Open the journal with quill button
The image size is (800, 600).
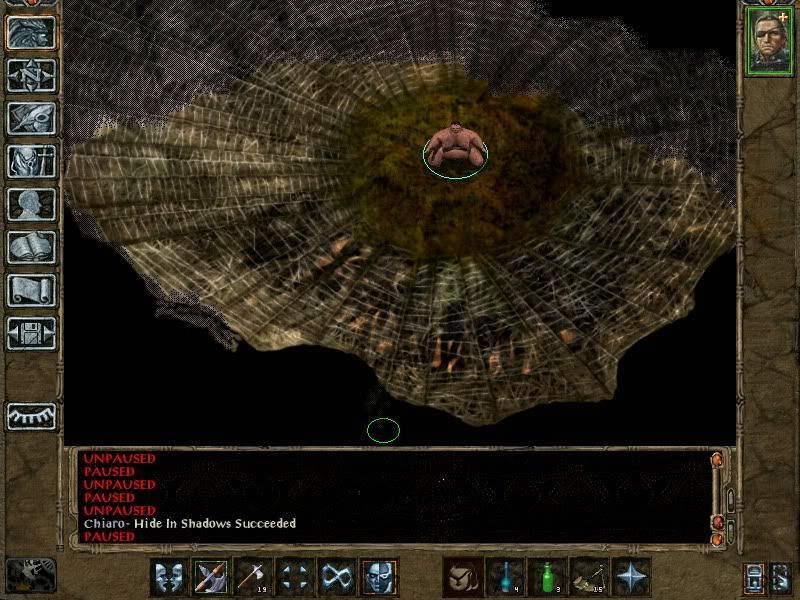(31, 118)
